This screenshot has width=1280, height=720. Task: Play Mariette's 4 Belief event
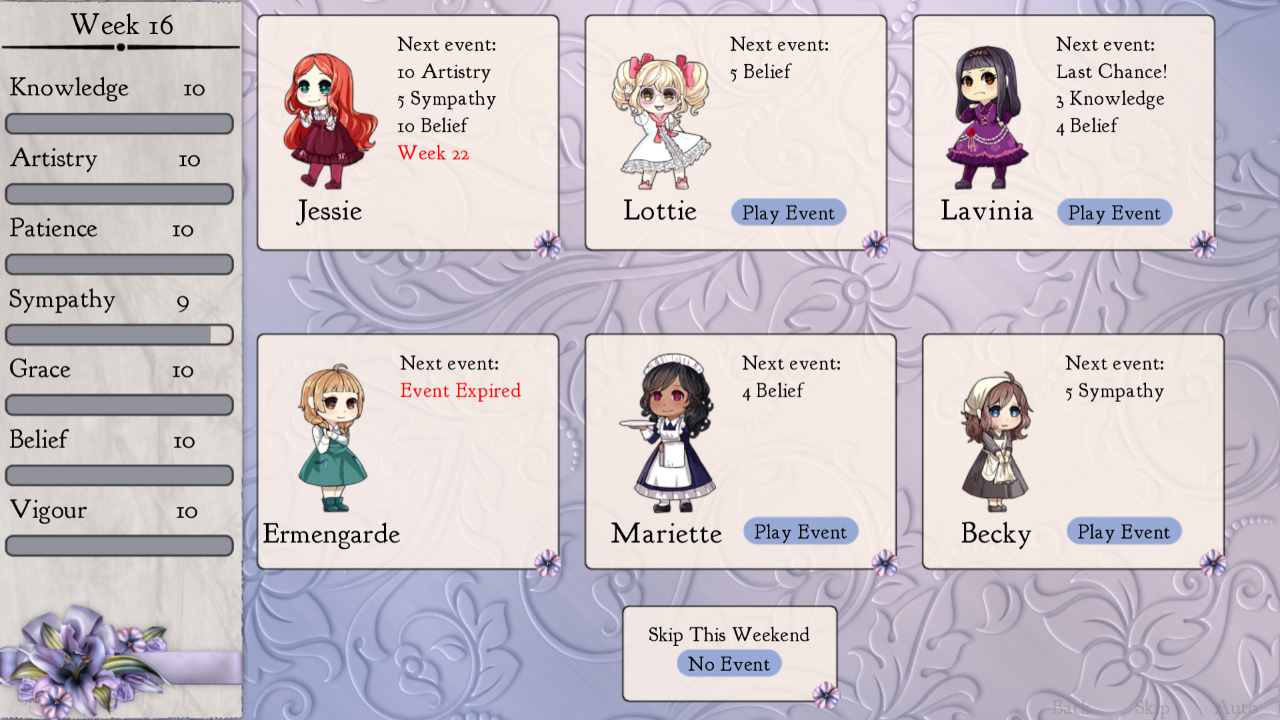pos(800,531)
